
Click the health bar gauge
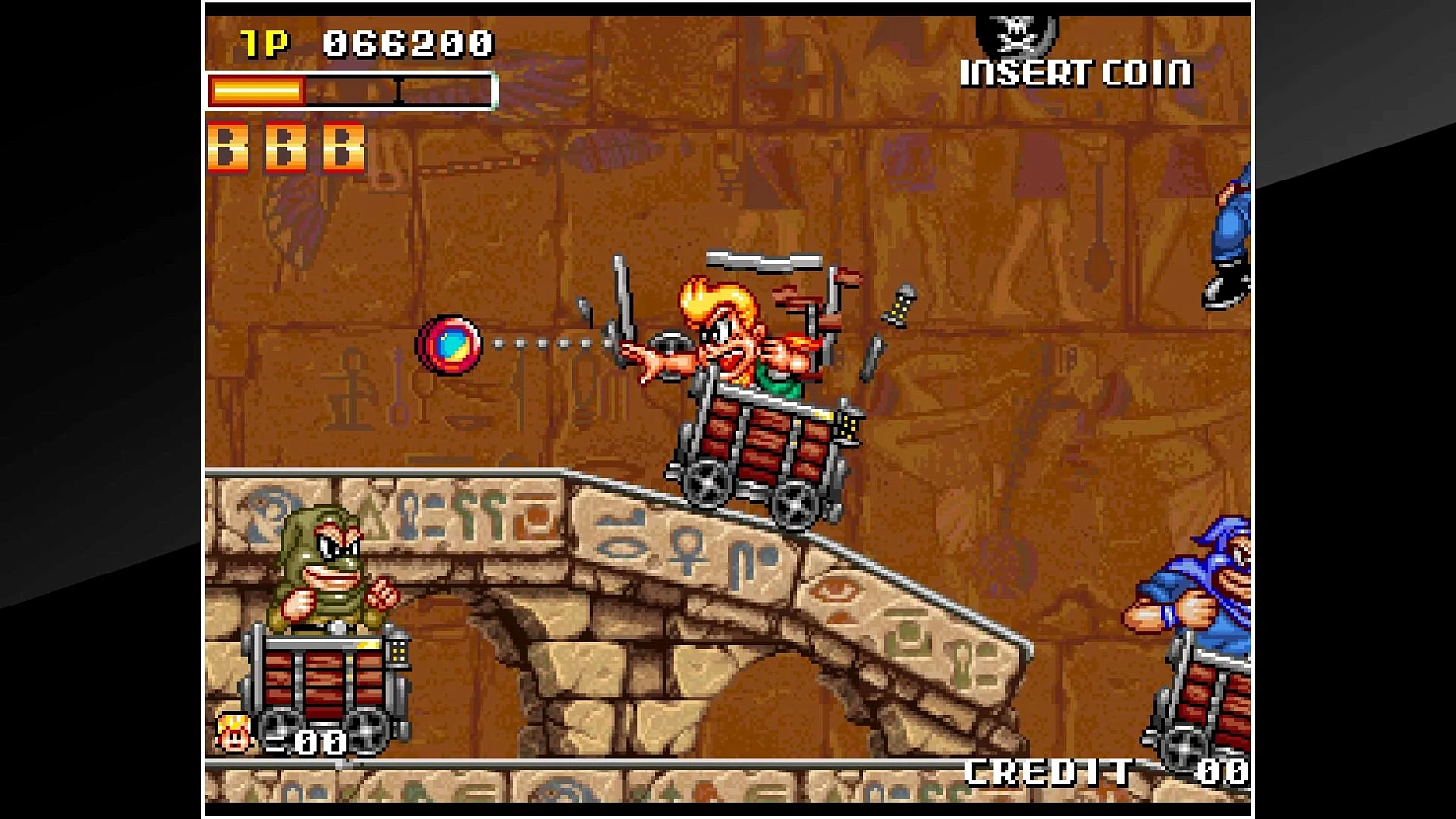[x=349, y=91]
